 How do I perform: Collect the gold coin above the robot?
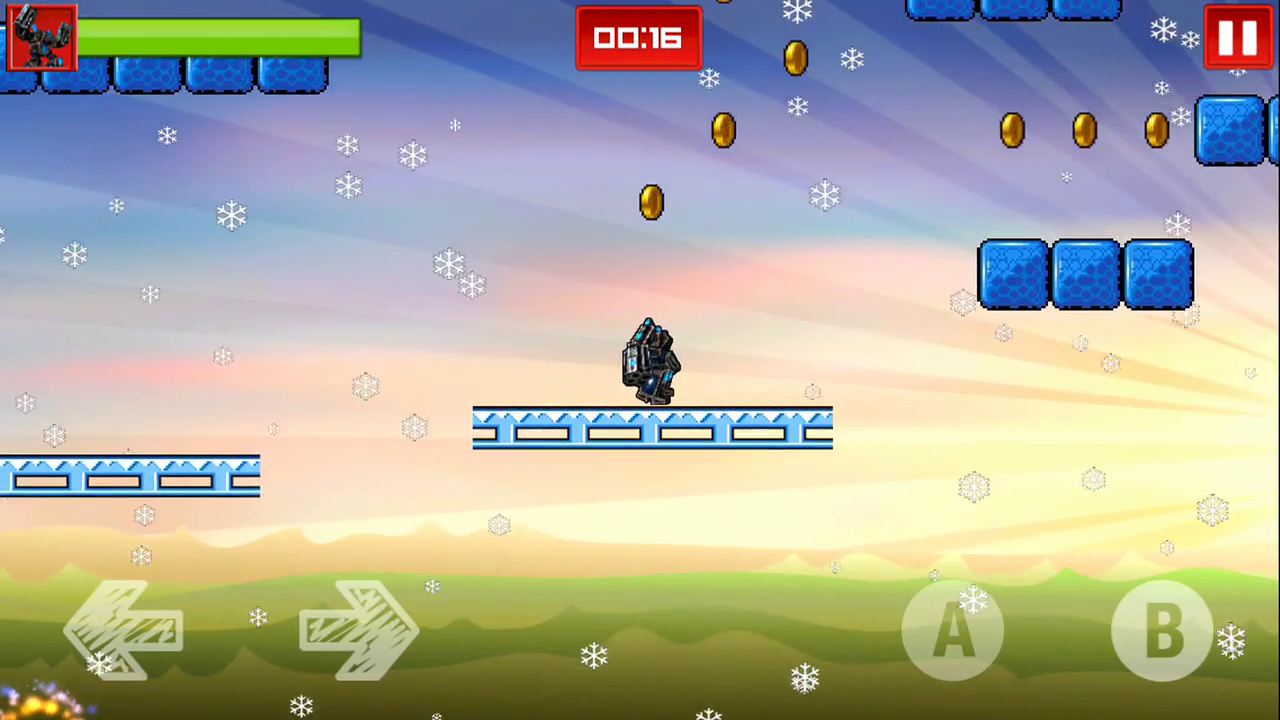[x=650, y=202]
